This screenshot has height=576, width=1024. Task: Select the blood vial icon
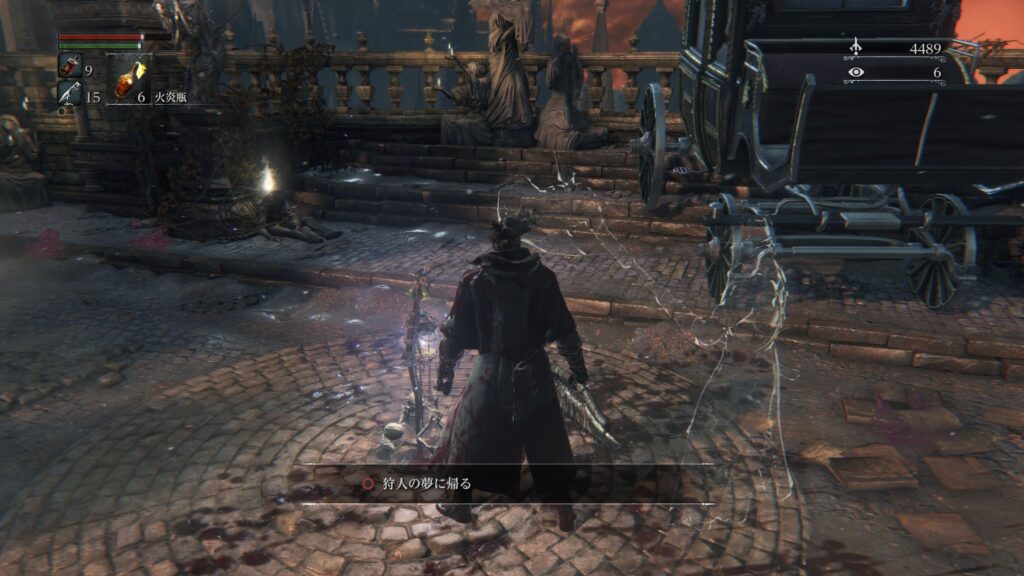(69, 67)
